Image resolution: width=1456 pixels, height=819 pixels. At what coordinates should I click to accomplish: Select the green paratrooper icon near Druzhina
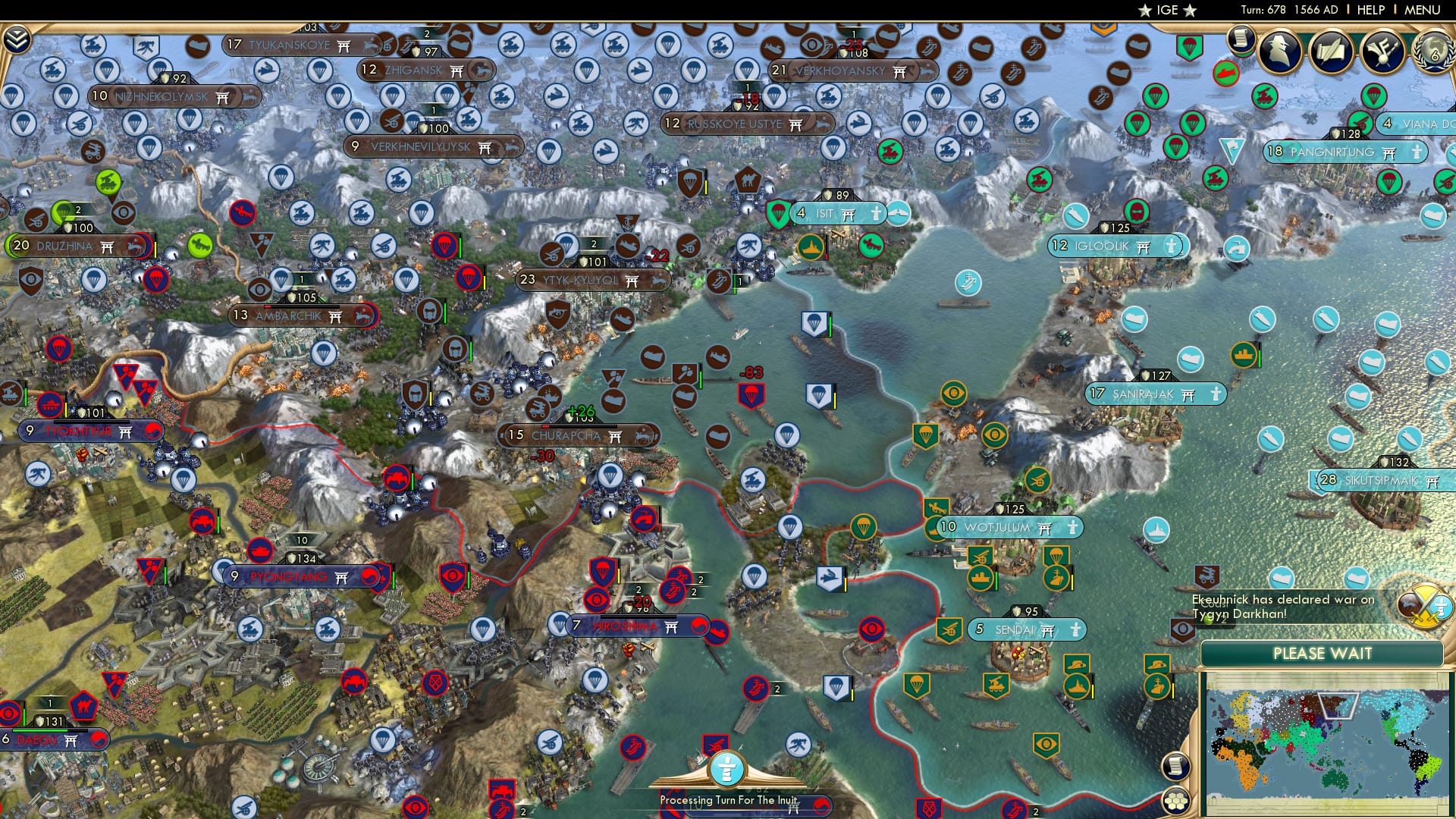pos(62,211)
